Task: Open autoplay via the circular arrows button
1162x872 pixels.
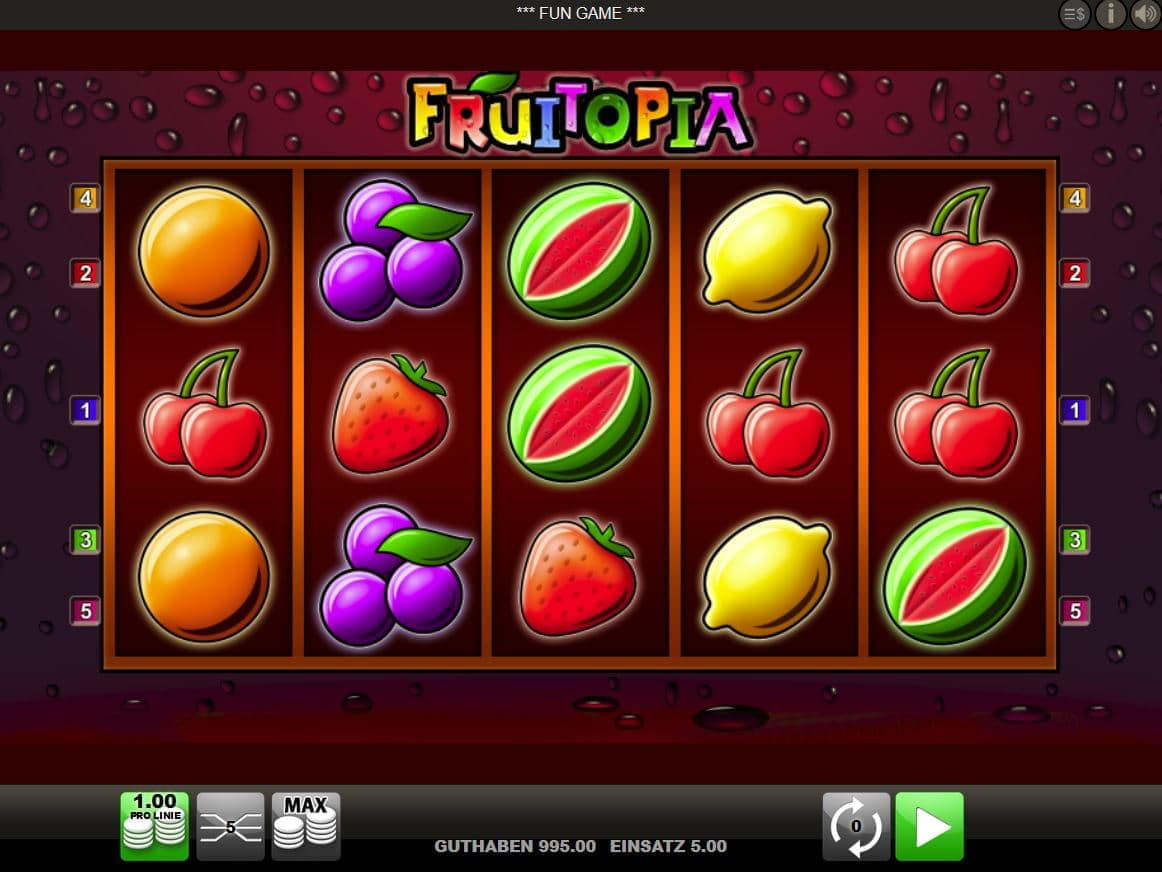Action: pyautogui.click(x=856, y=826)
